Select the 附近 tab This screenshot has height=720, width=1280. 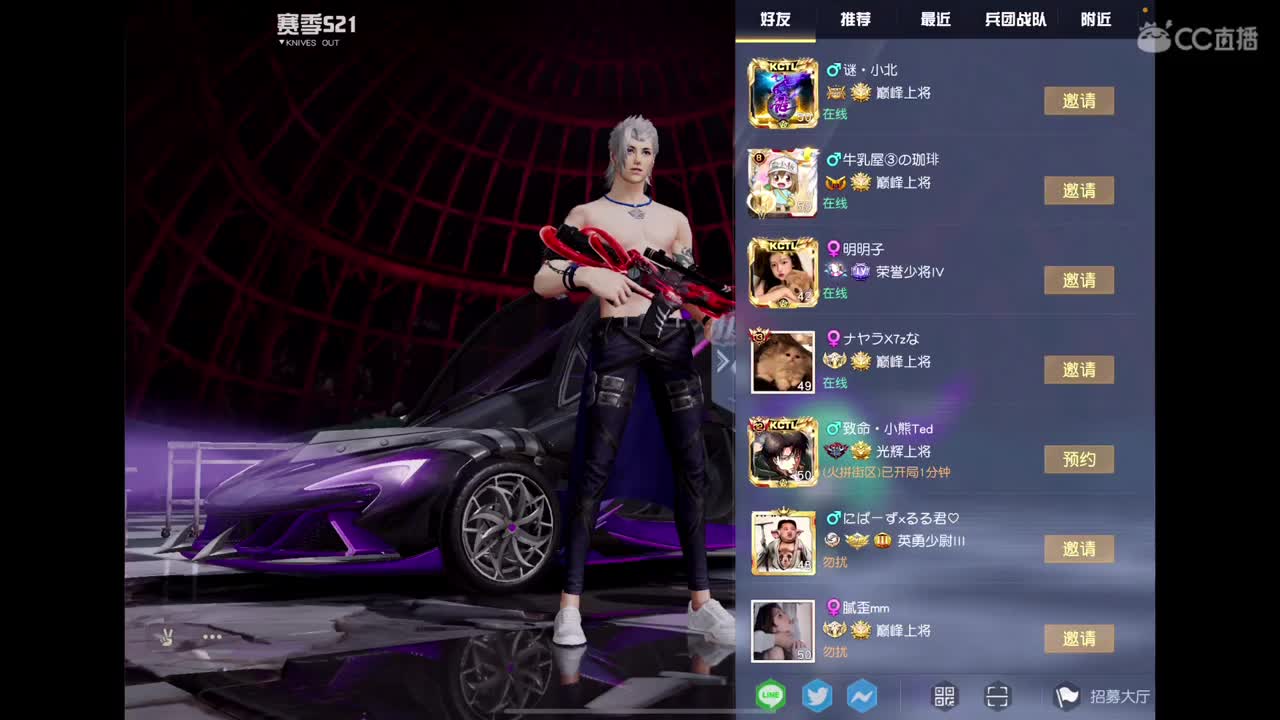(1096, 18)
